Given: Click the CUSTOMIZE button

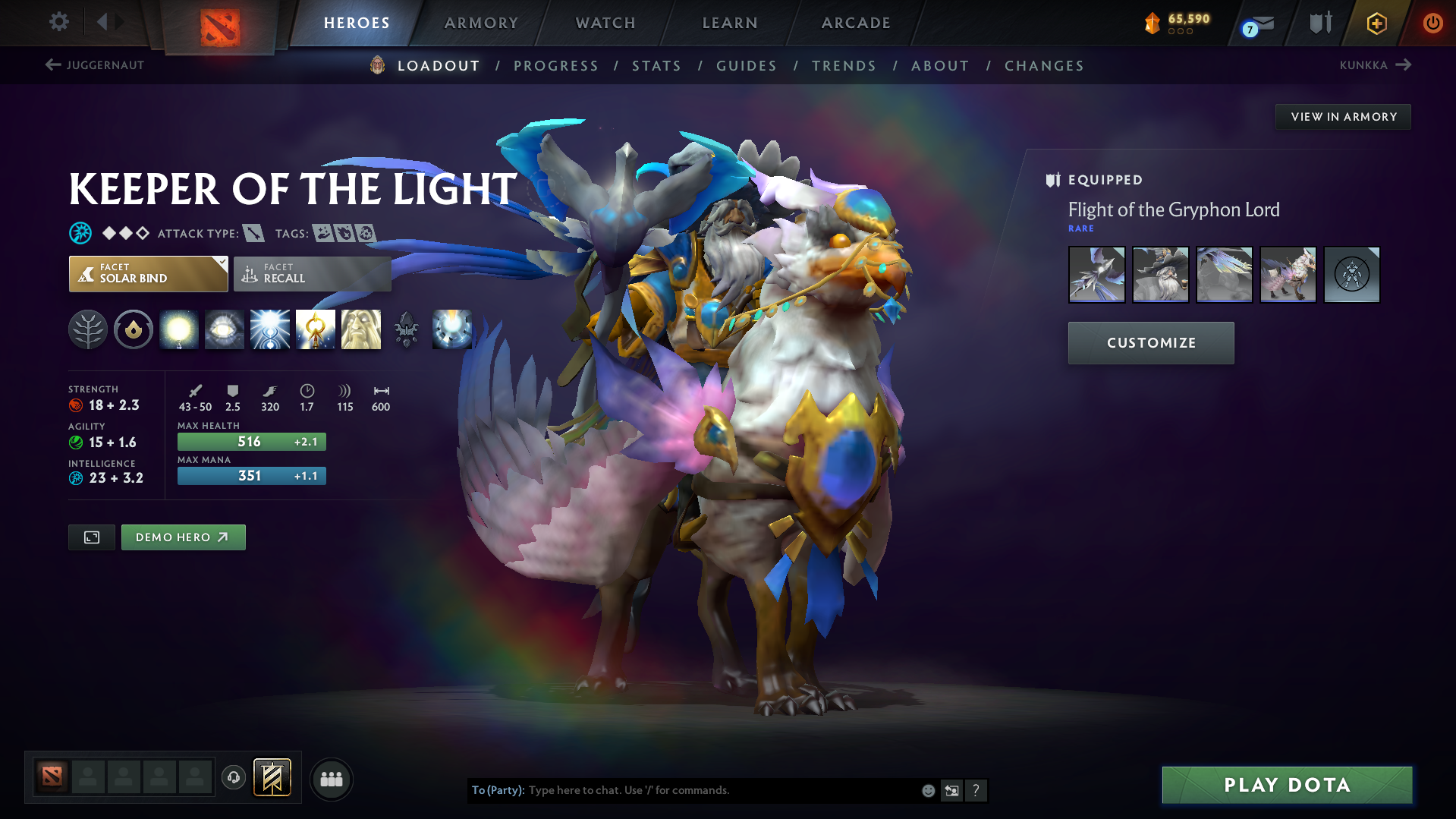Looking at the screenshot, I should [x=1150, y=342].
